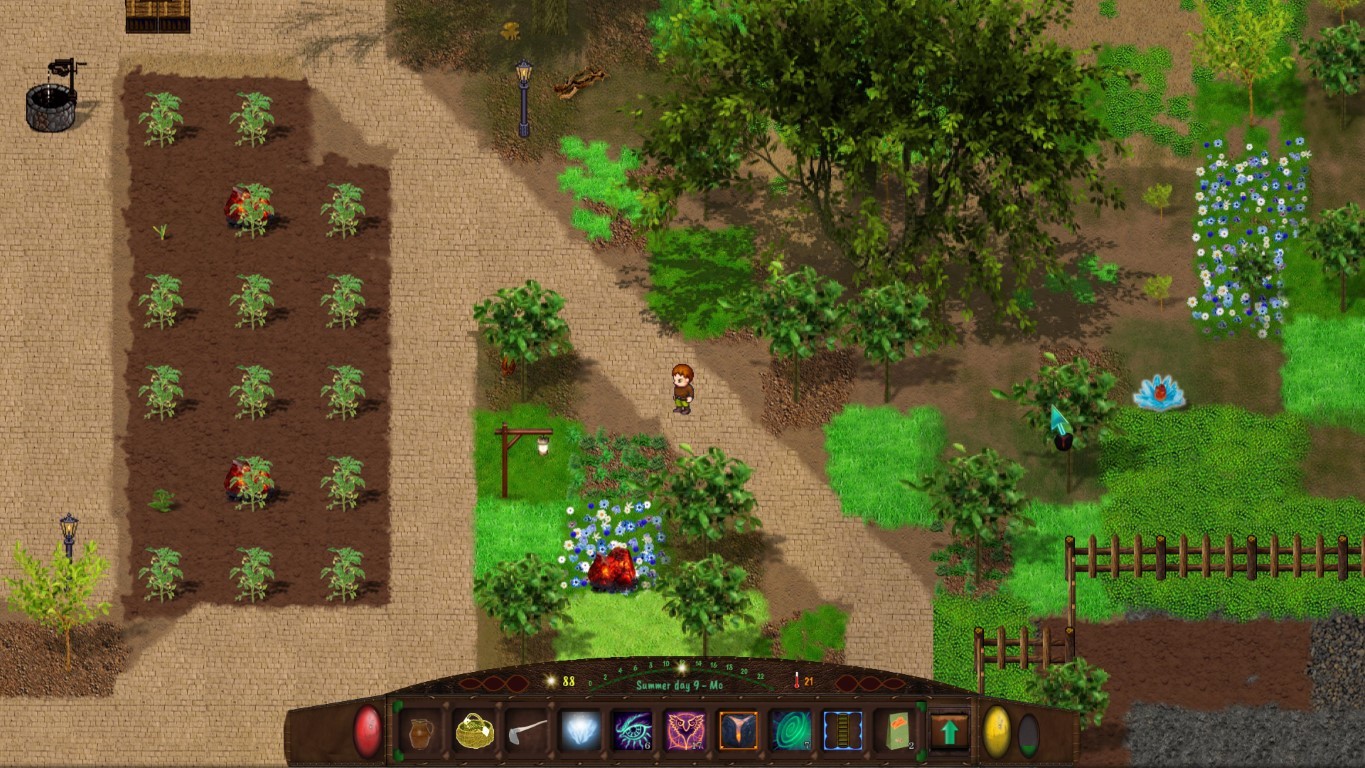Activate the glowing white crystal spell
The width and height of the screenshot is (1365, 768).
580,731
